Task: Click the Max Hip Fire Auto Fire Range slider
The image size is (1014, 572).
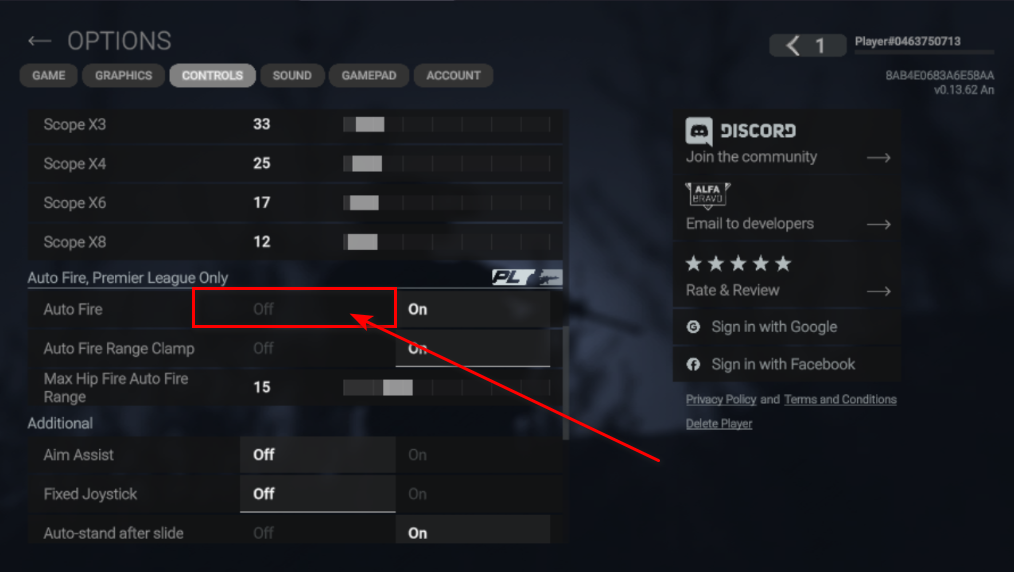Action: coord(446,387)
